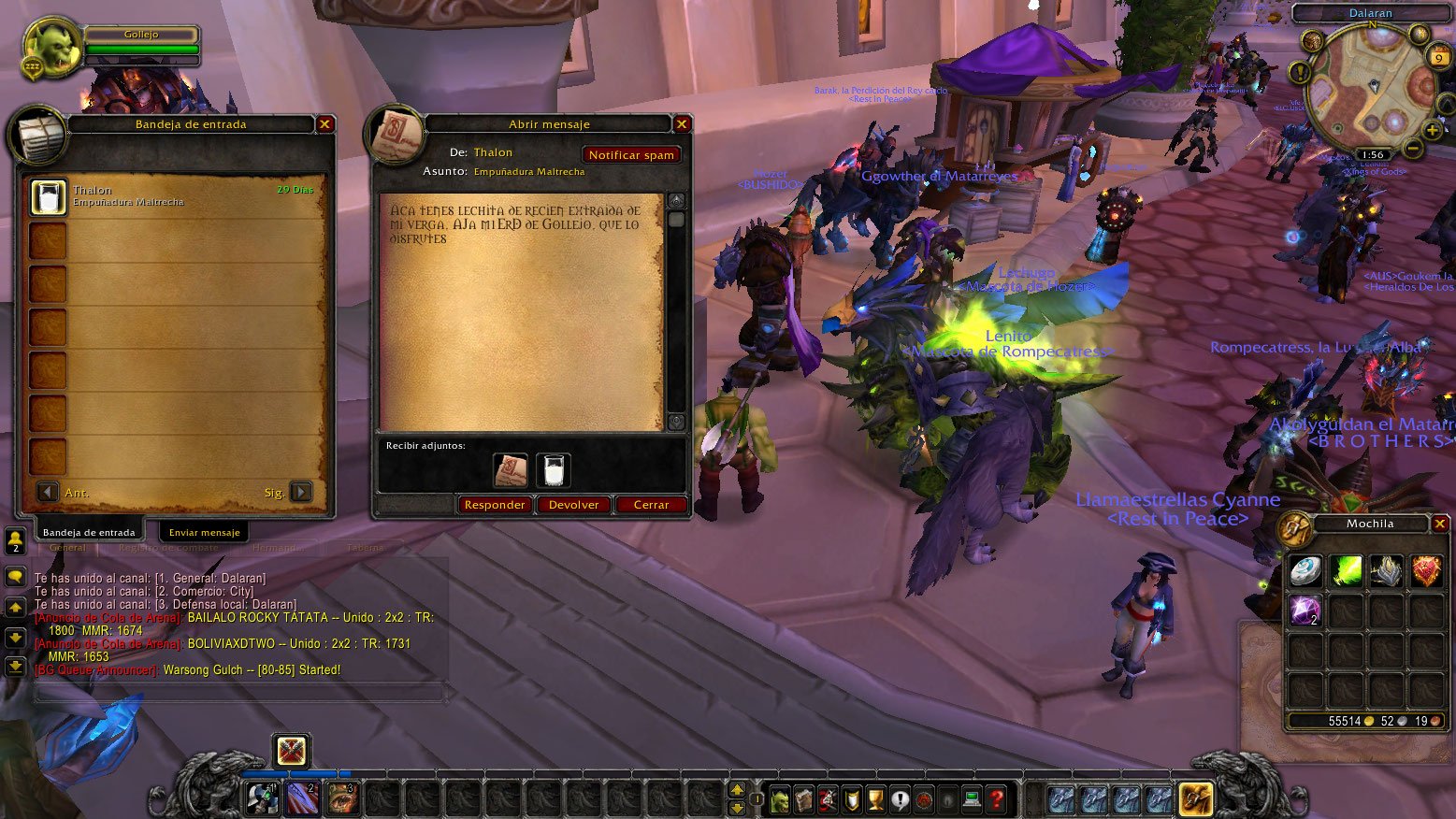Viewport: 1456px width, 819px height.
Task: Select the purple gem stack in bag
Action: tap(1305, 611)
